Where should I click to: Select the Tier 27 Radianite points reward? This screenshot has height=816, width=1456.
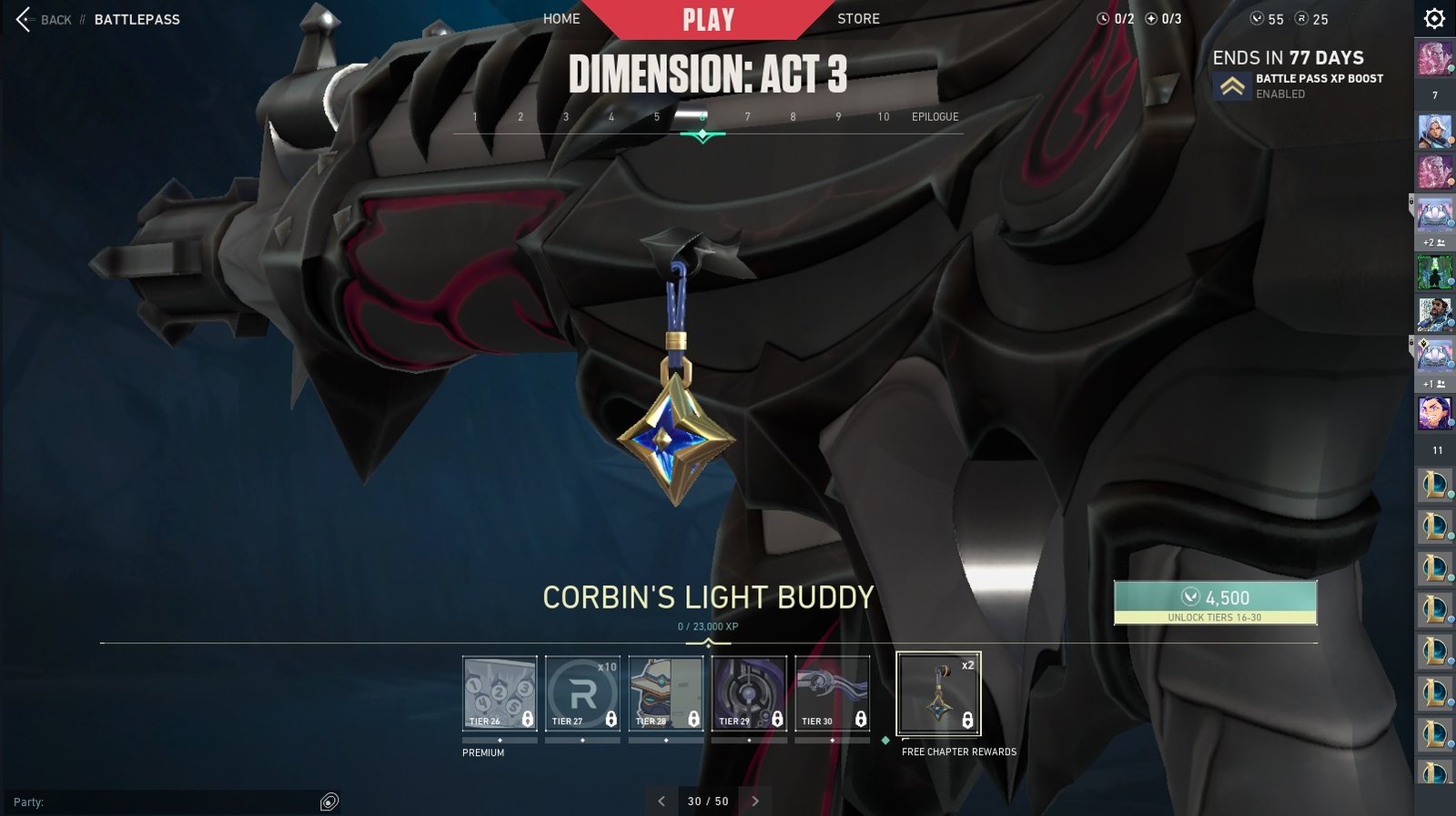[x=582, y=694]
